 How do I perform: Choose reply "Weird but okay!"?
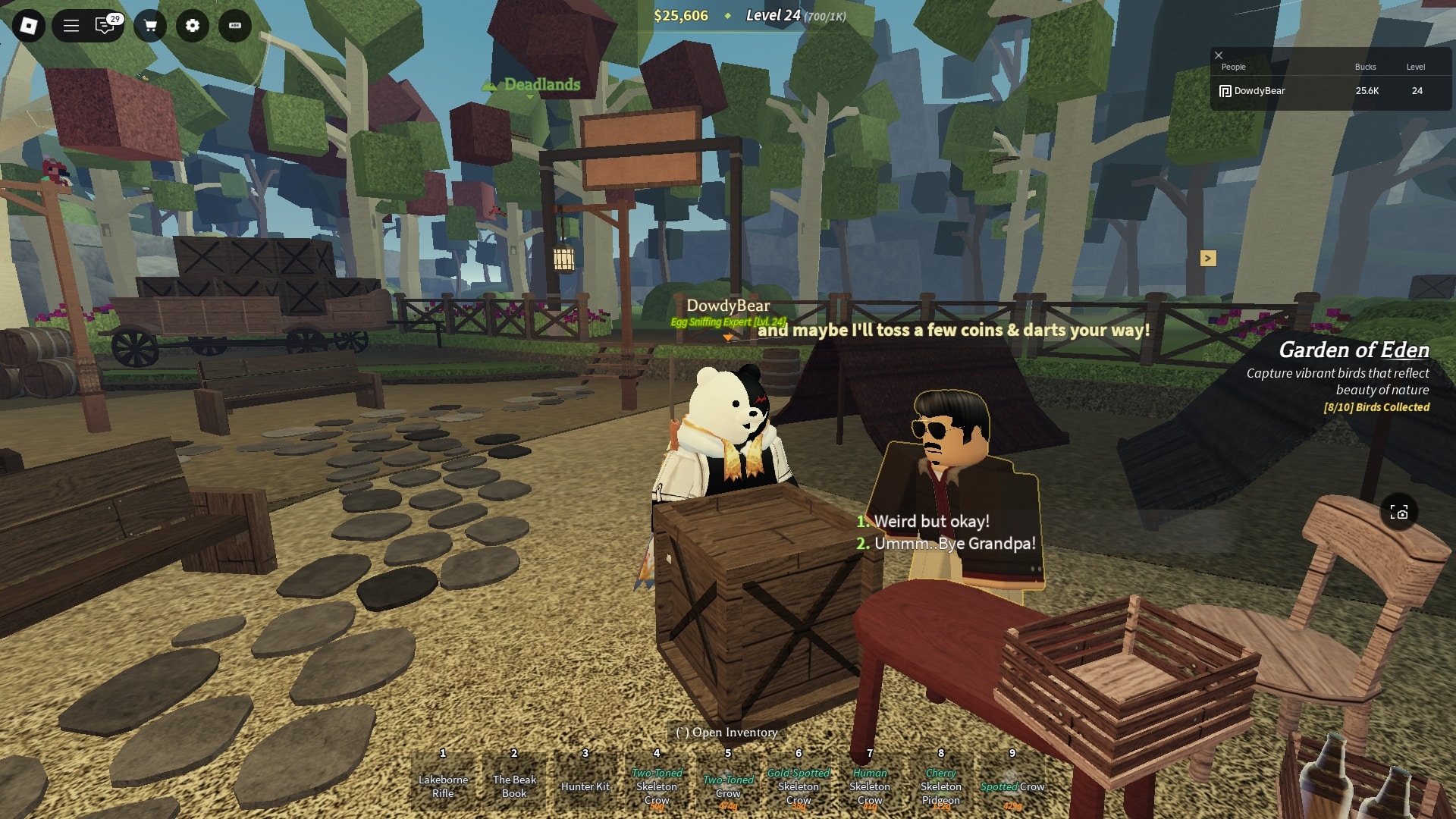coord(931,522)
